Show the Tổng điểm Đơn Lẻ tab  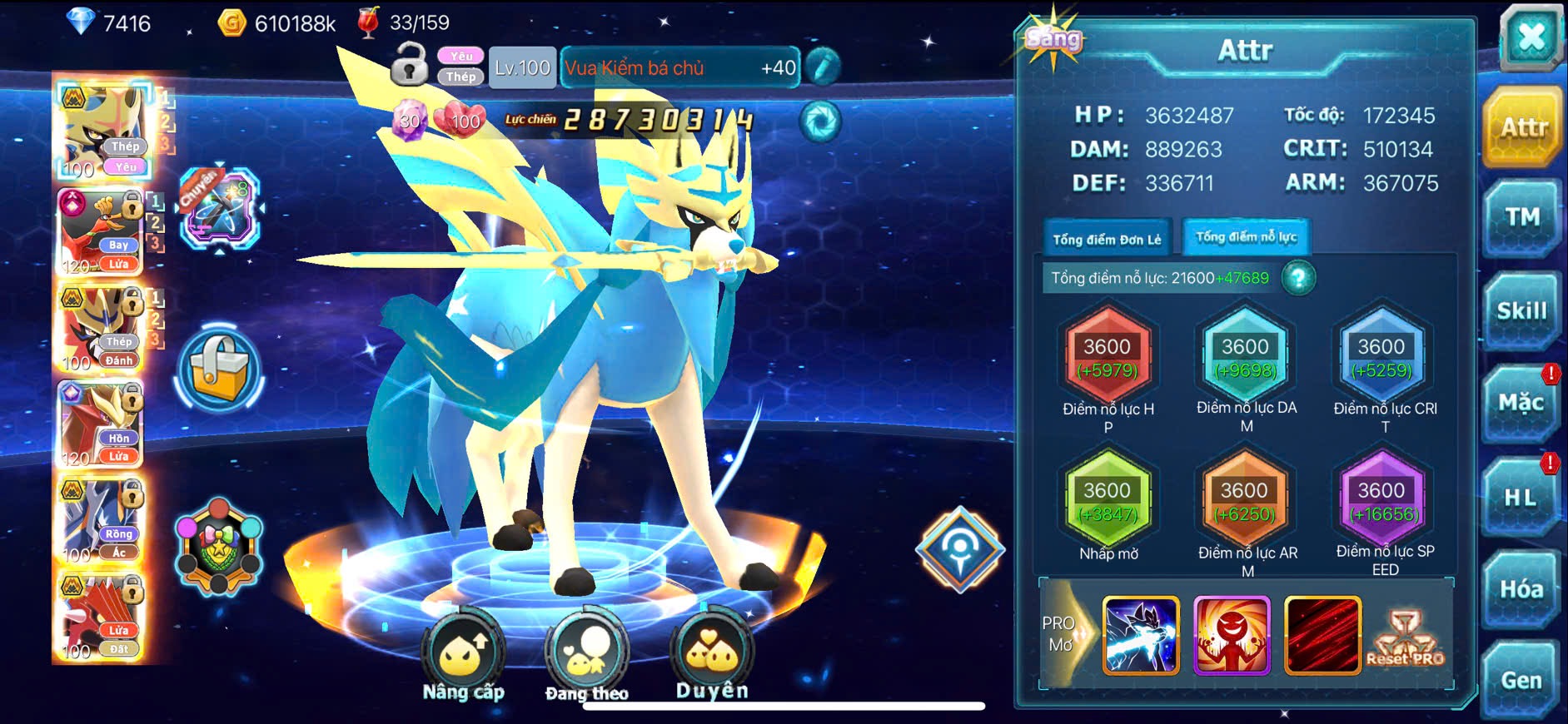[x=1107, y=240]
